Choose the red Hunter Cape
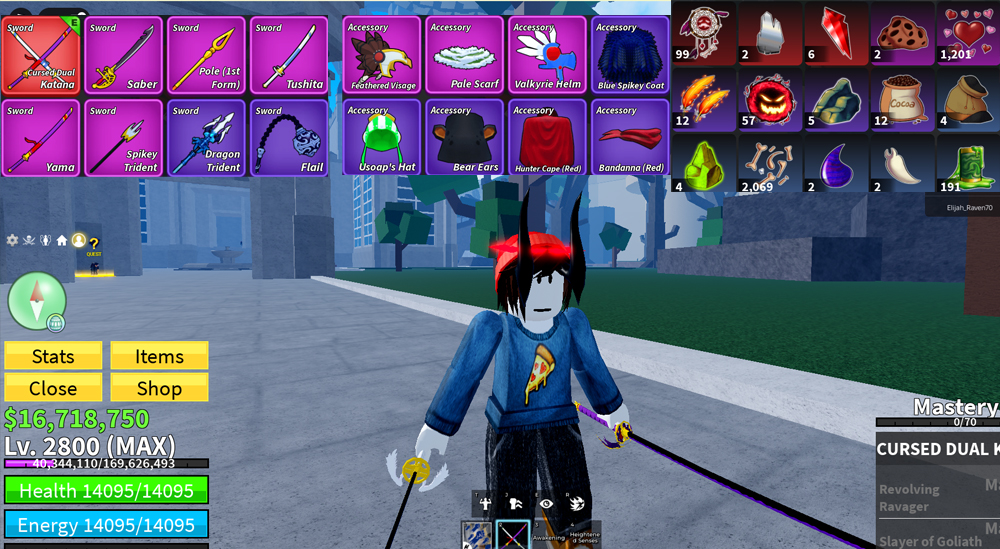 point(548,138)
